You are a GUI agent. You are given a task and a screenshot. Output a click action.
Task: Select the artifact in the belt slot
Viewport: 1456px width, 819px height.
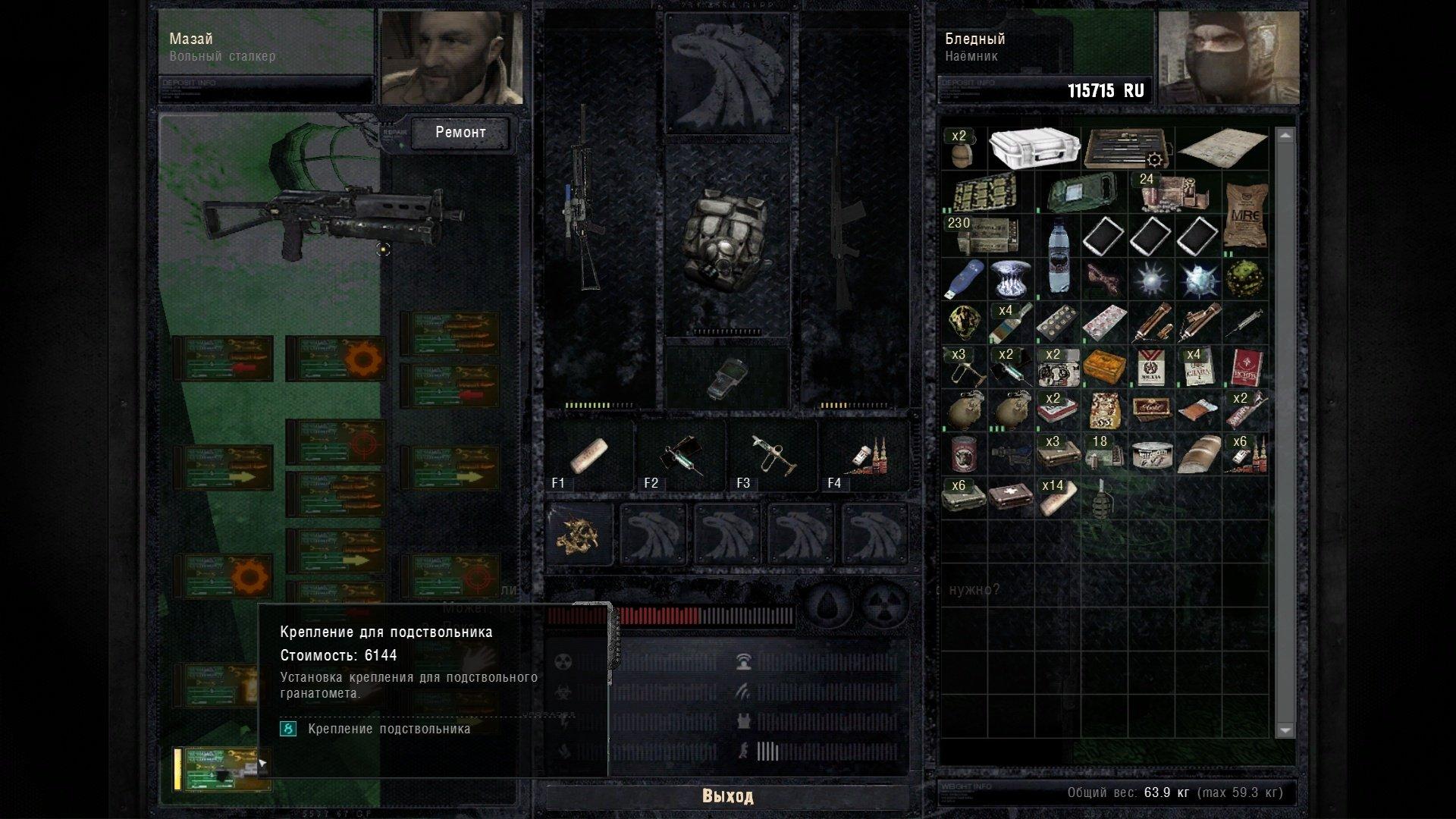click(x=581, y=535)
